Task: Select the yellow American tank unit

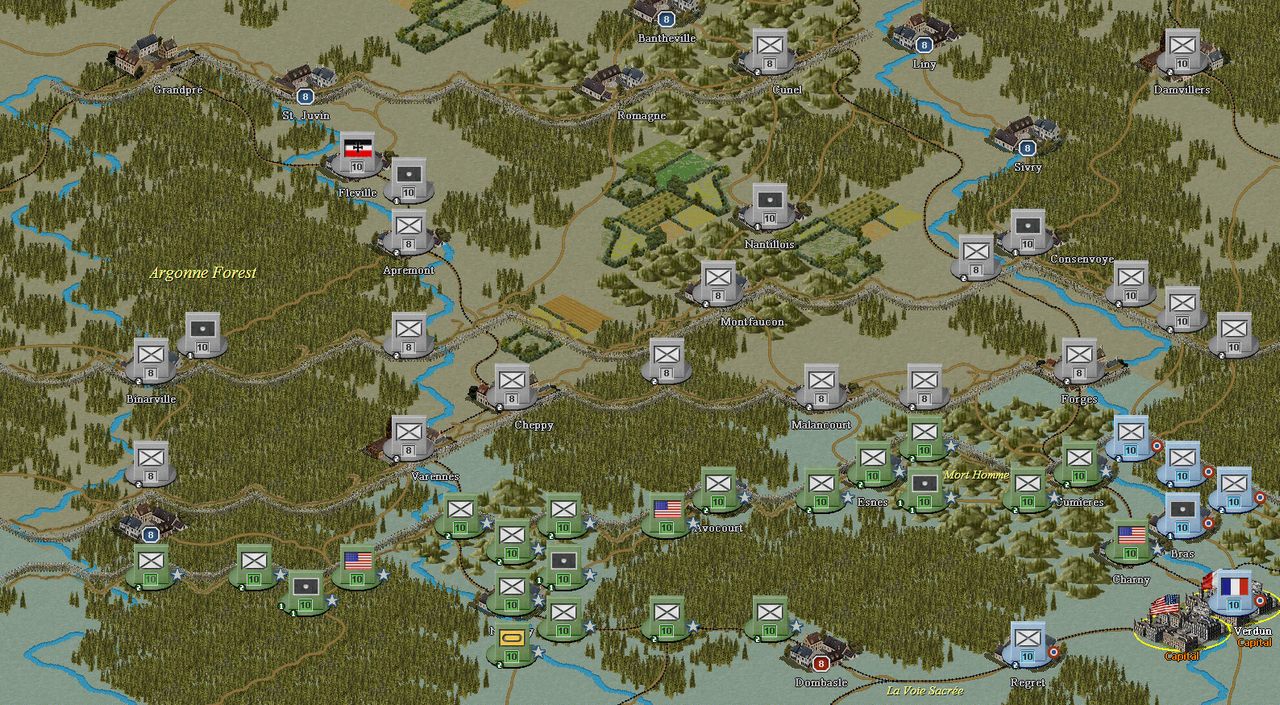Action: (511, 642)
